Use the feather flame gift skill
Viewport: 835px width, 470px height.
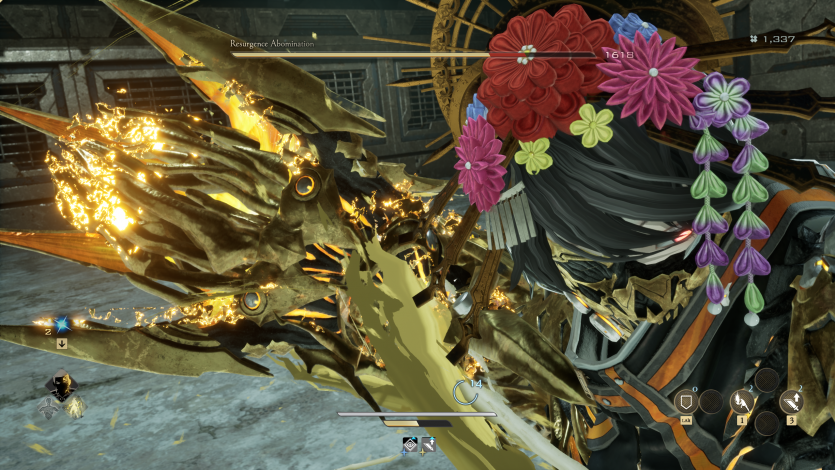tap(742, 401)
